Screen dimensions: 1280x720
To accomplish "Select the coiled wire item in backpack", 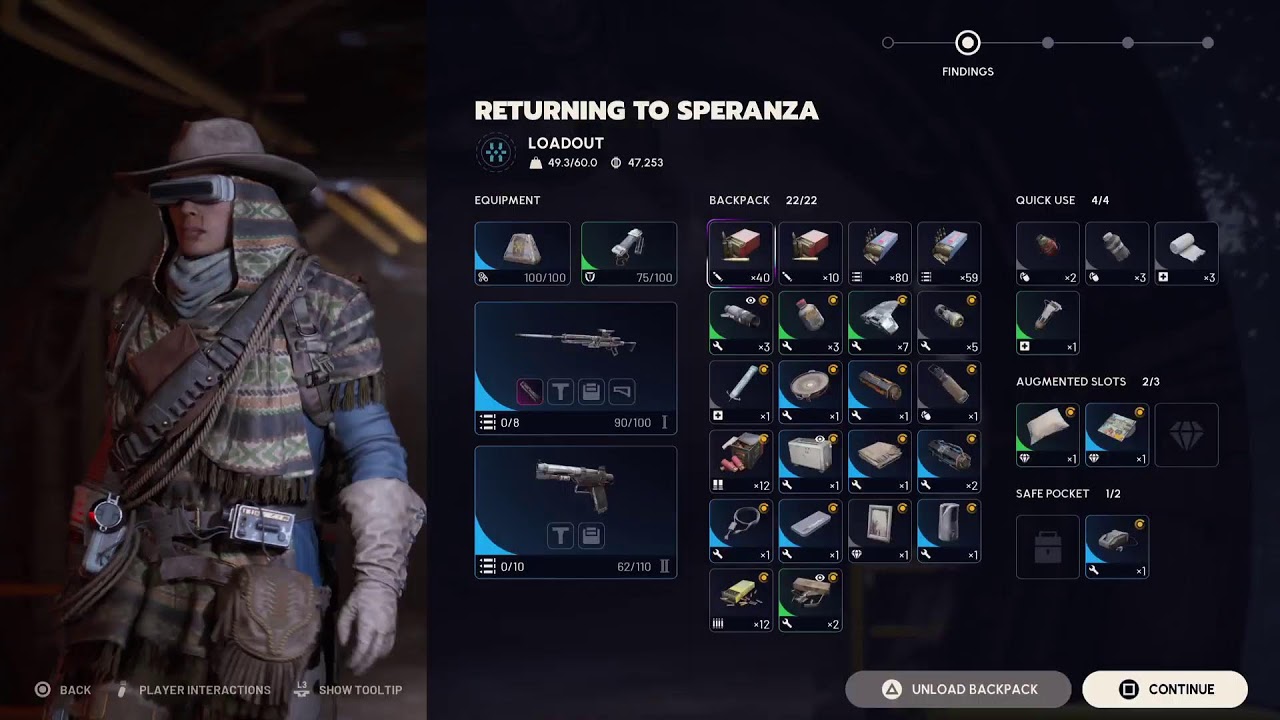I will tap(741, 531).
